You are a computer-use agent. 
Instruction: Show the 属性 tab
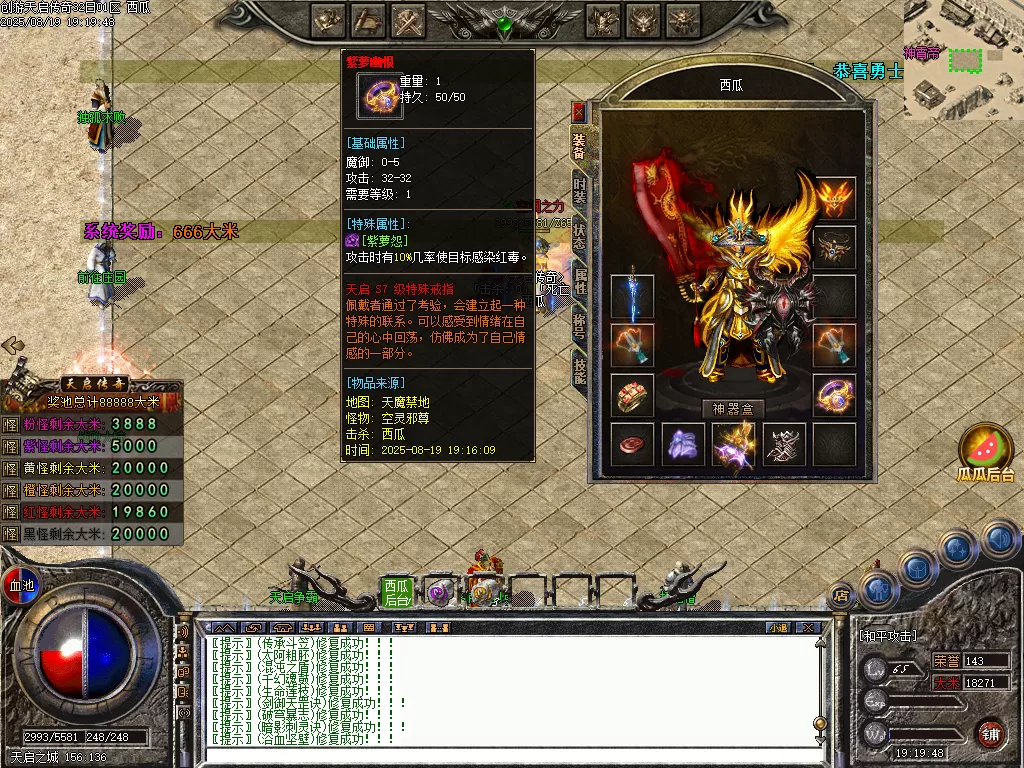coord(580,283)
